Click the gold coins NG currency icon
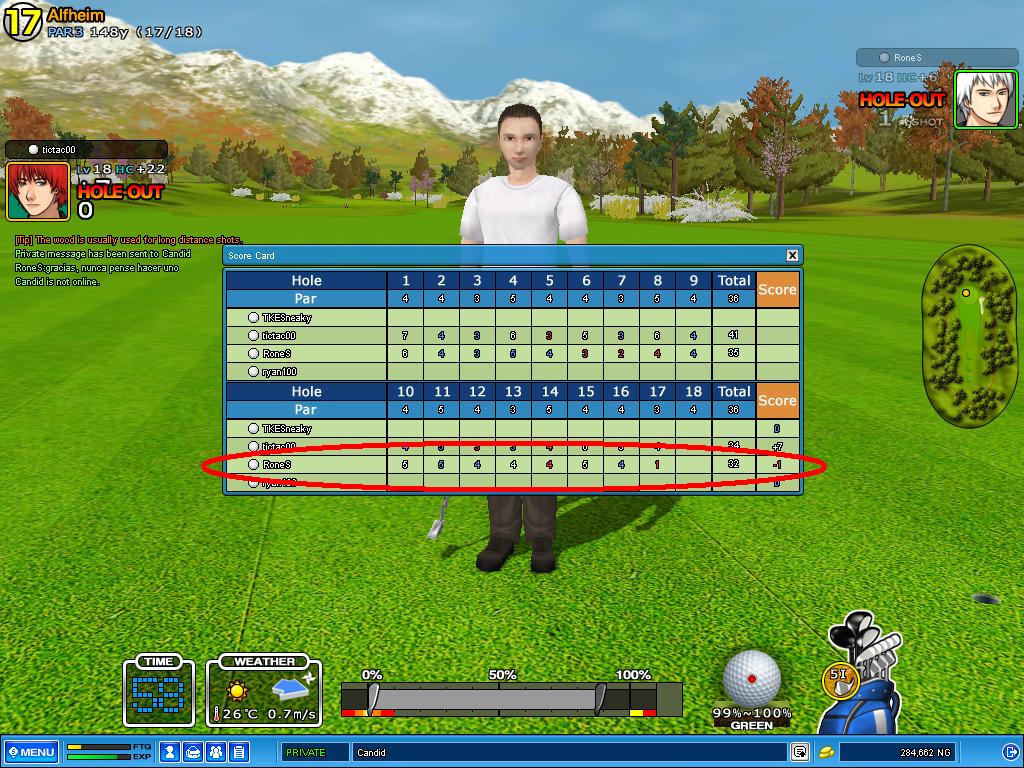This screenshot has width=1024, height=768. coord(827,752)
